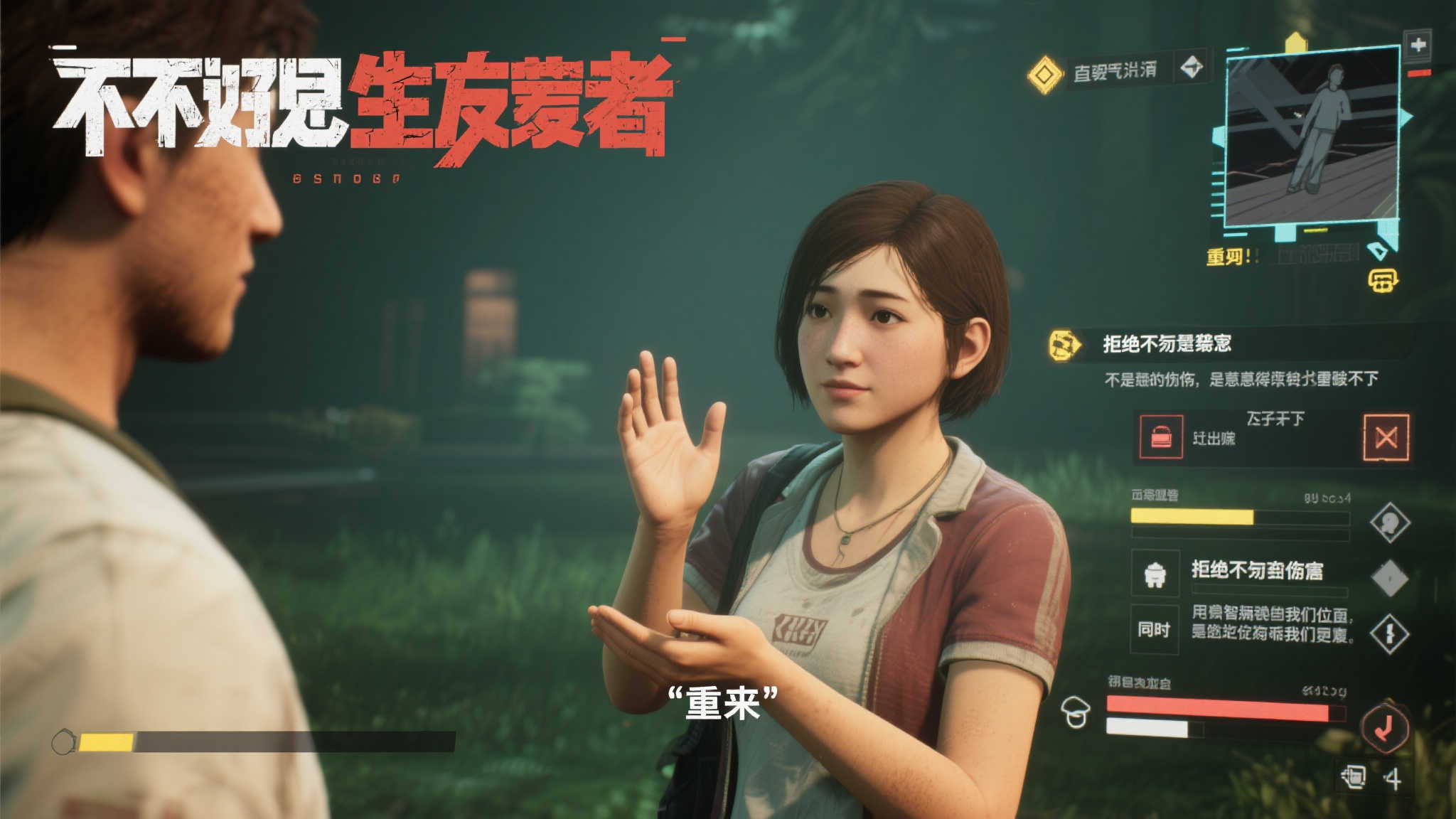1456x819 pixels.
Task: Select the 同时 option box
Action: click(x=1155, y=630)
